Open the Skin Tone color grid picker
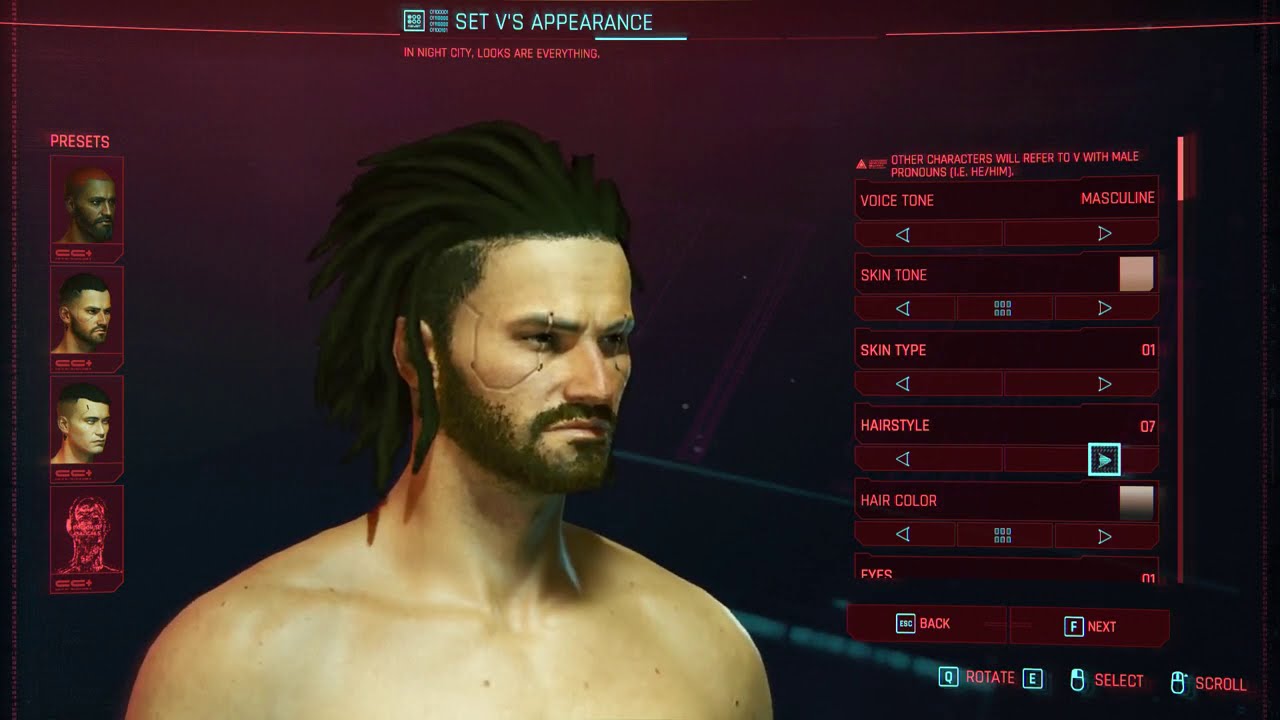Viewport: 1280px width, 720px height. 1004,307
